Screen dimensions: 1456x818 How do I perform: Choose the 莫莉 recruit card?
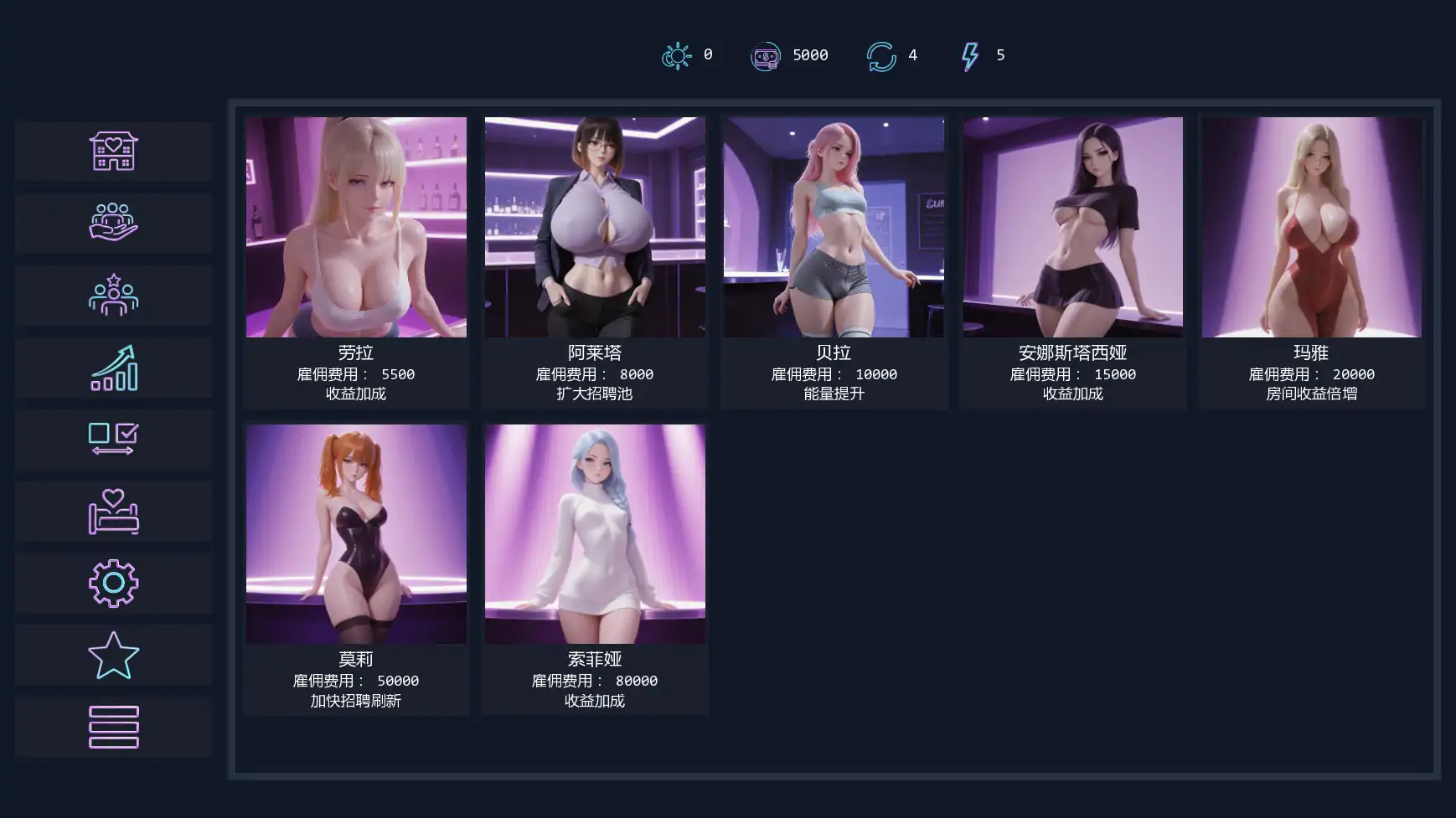point(356,568)
